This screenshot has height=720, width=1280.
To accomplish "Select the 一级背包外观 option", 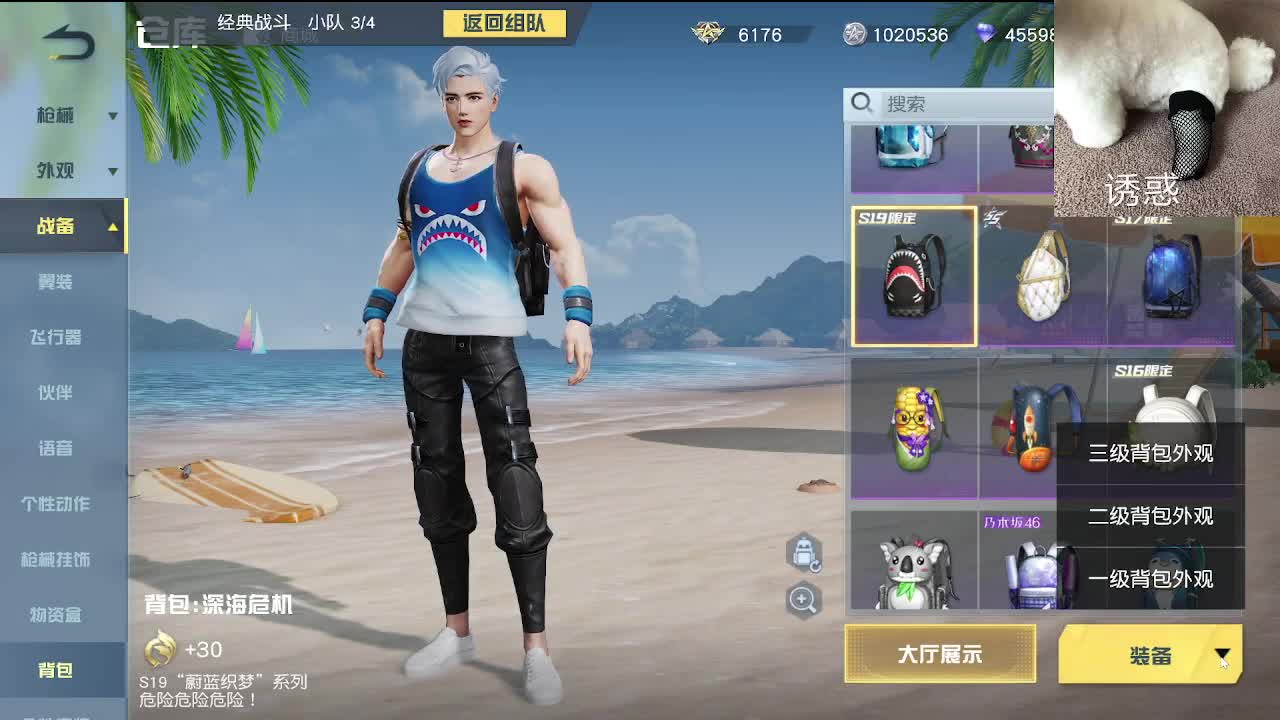I will (x=1150, y=579).
